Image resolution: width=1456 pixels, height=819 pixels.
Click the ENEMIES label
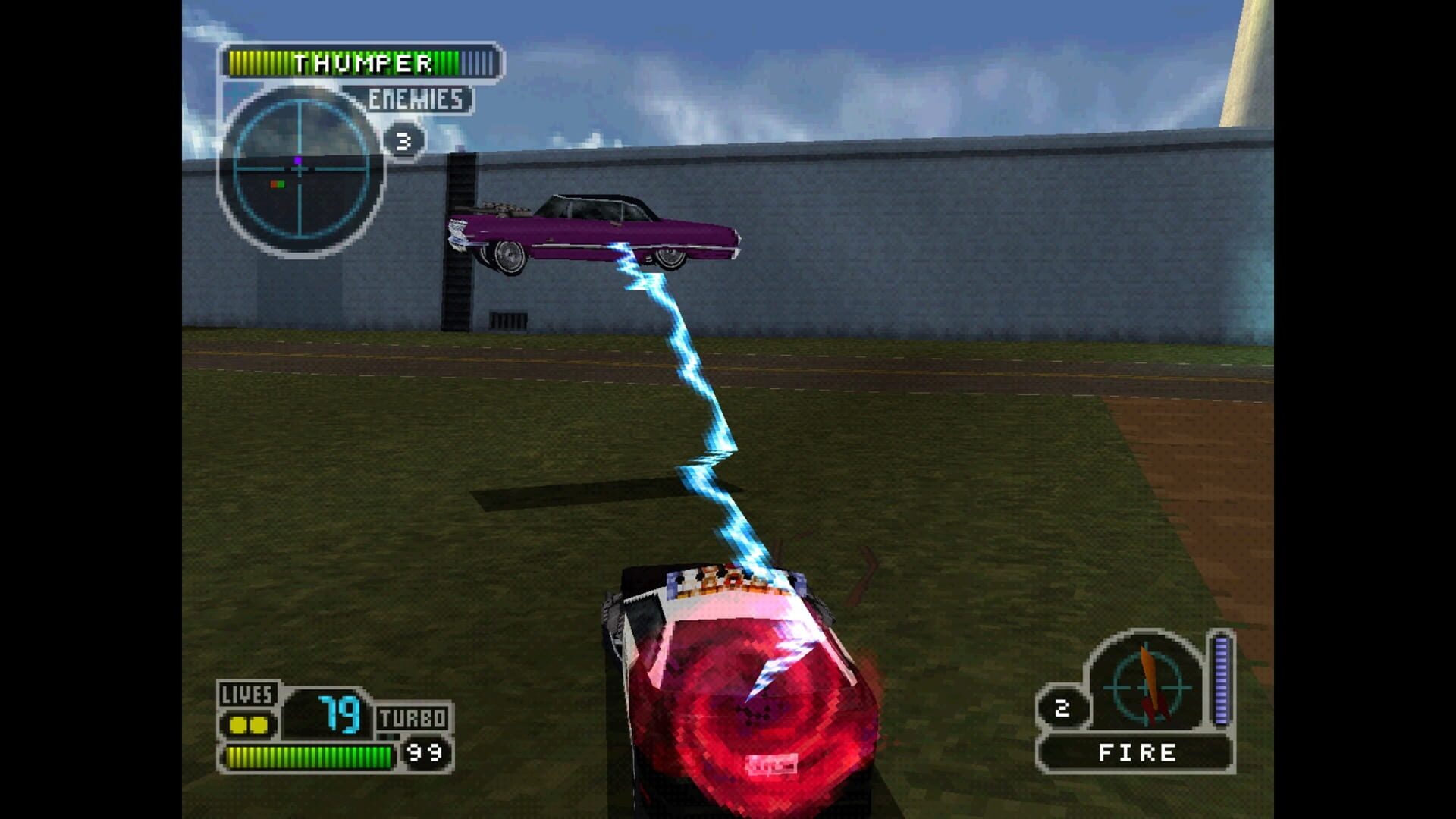pyautogui.click(x=416, y=97)
